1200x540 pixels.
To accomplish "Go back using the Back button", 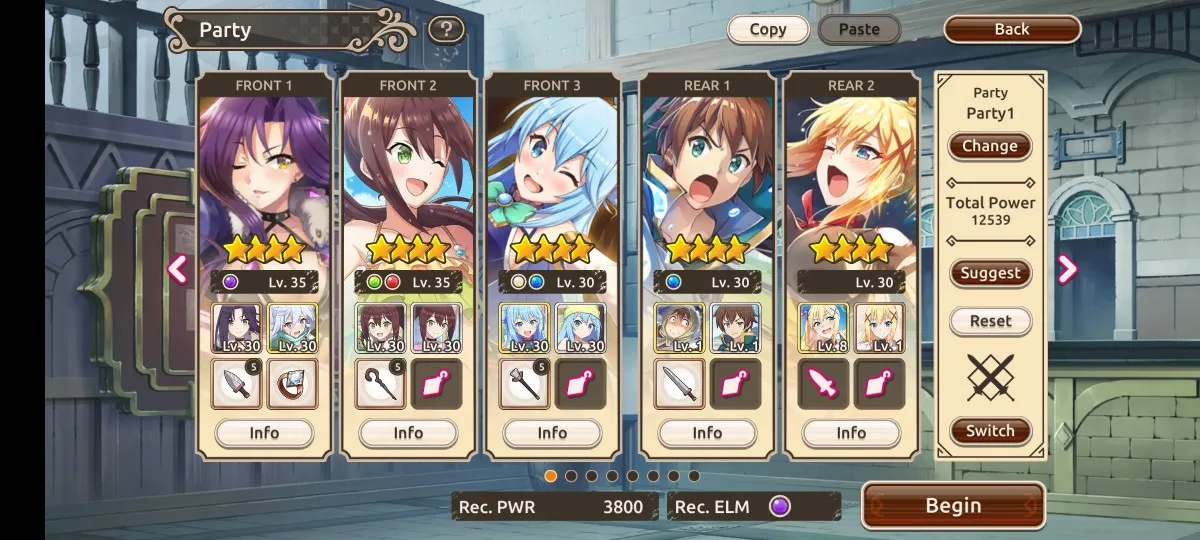I will click(x=1012, y=29).
